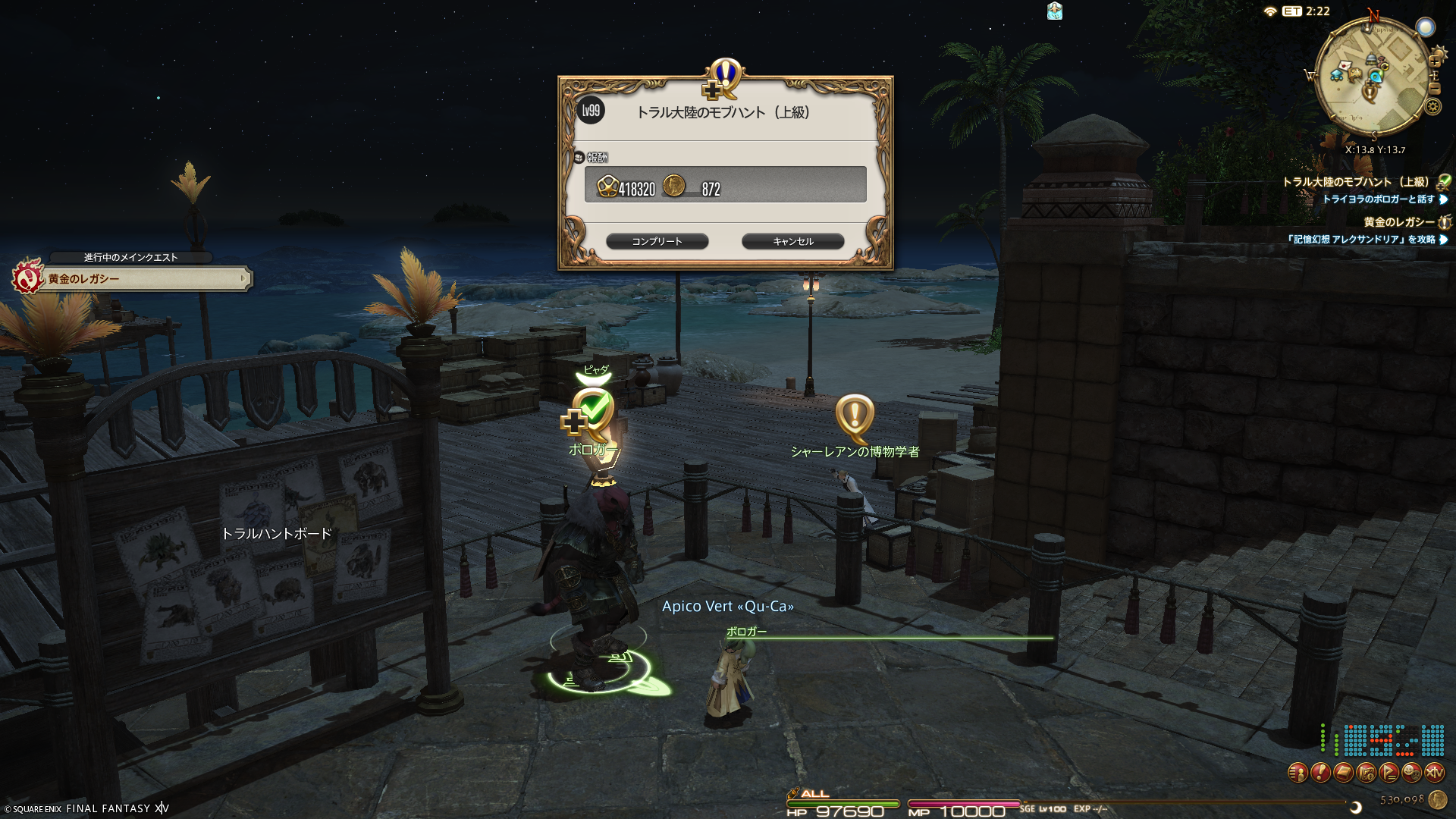The width and height of the screenshot is (1456, 819).
Task: Select the トラル大陸のモブハント quest in the tracker
Action: click(1355, 182)
